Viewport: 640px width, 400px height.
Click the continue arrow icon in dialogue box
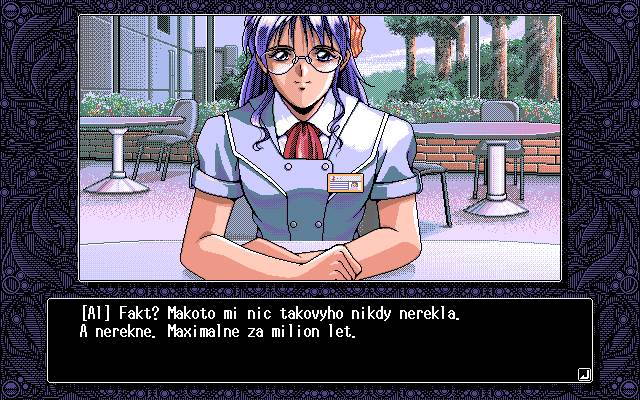[583, 374]
